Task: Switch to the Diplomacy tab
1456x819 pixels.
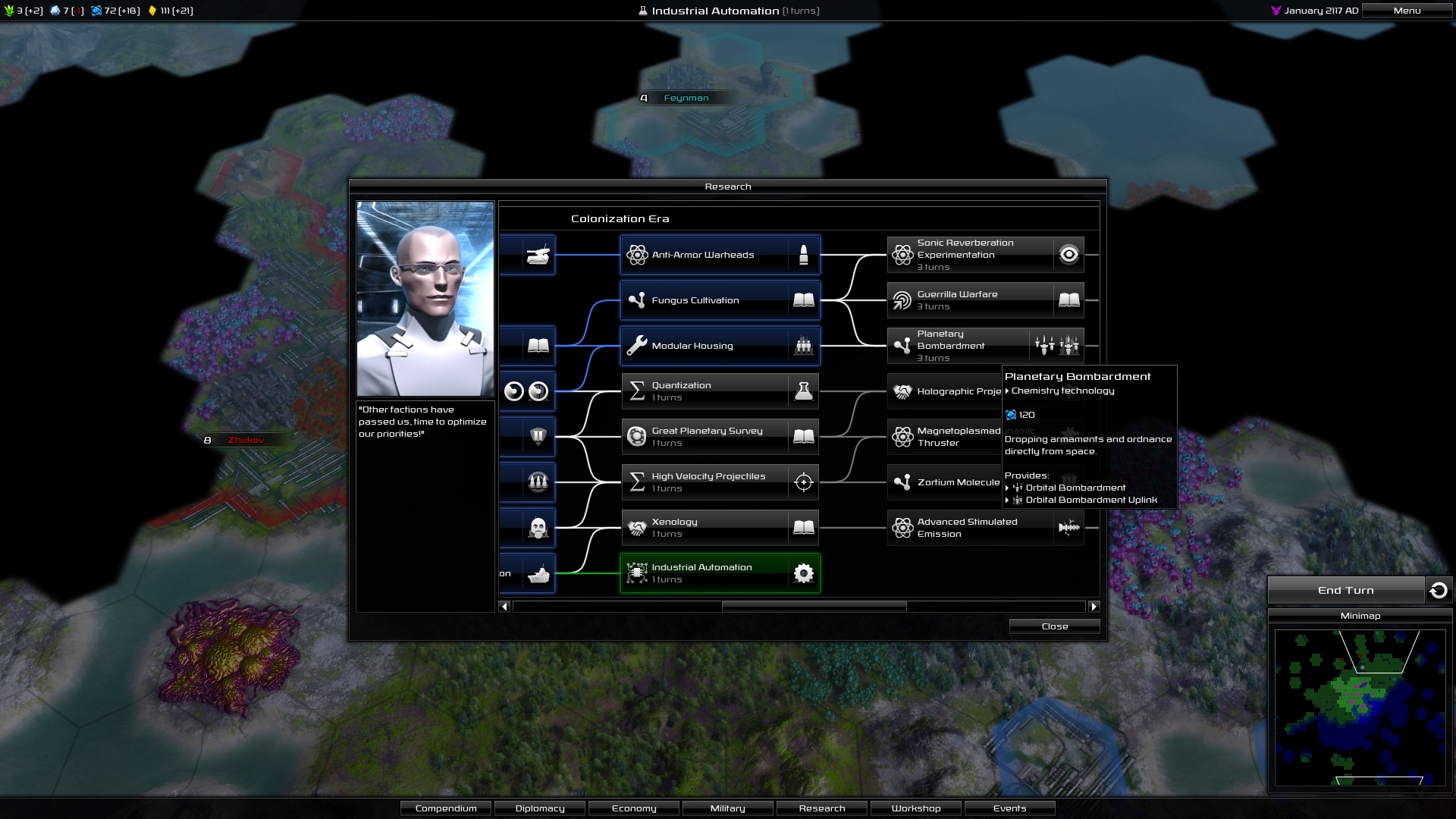Action: pyautogui.click(x=539, y=808)
